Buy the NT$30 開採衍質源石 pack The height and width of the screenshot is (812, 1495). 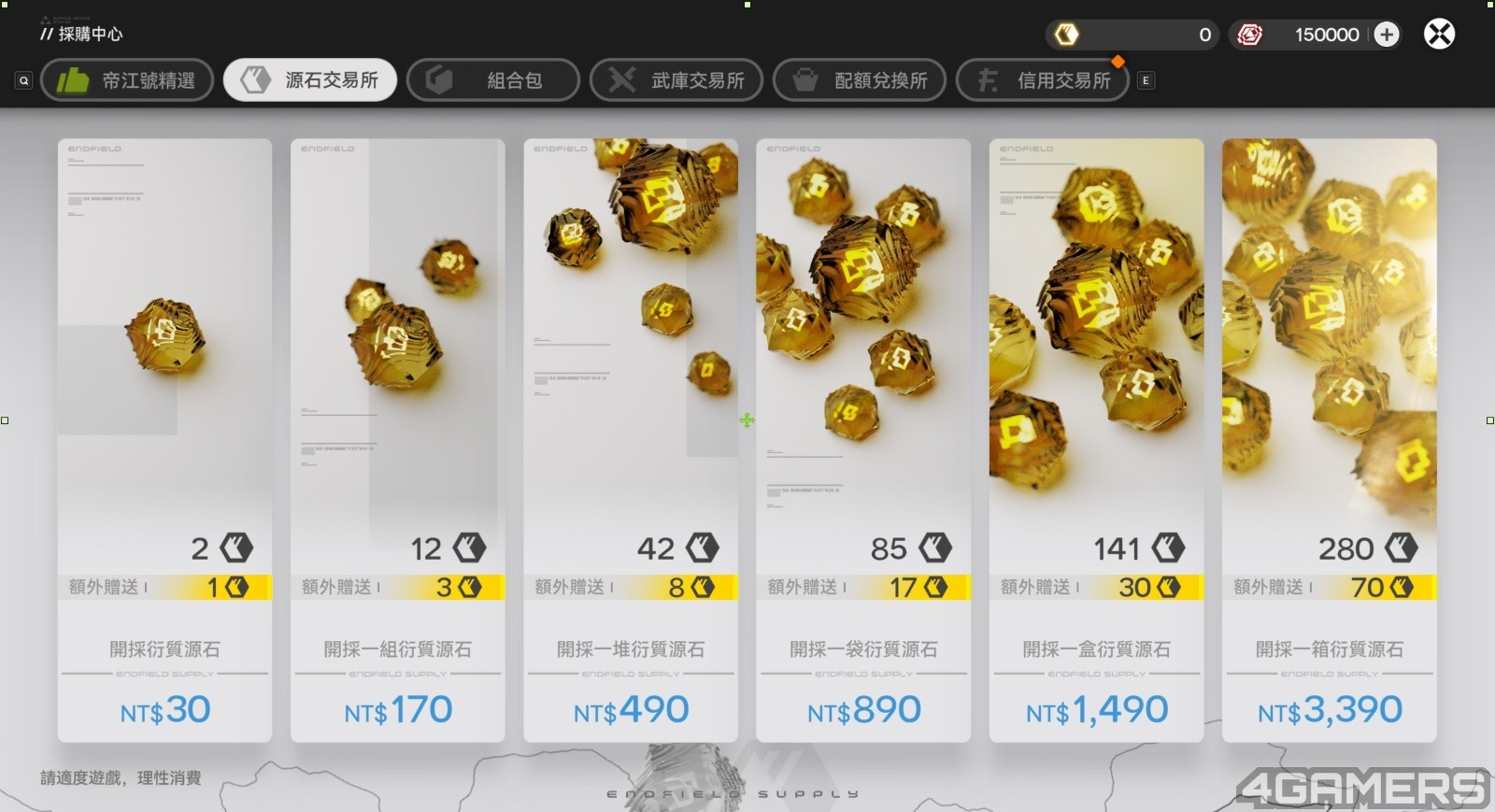(x=164, y=440)
